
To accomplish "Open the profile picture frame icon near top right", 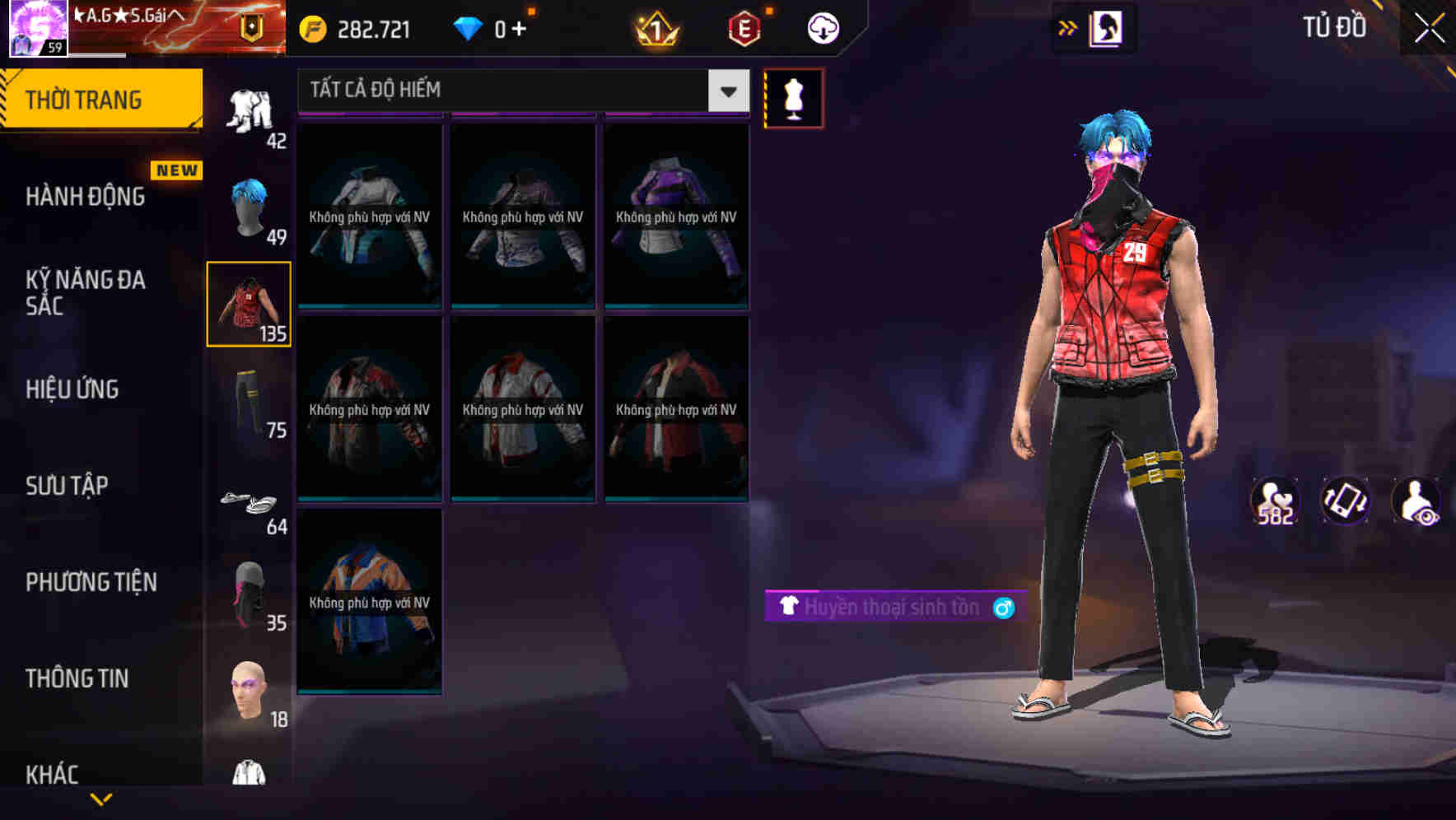I will tap(1107, 27).
